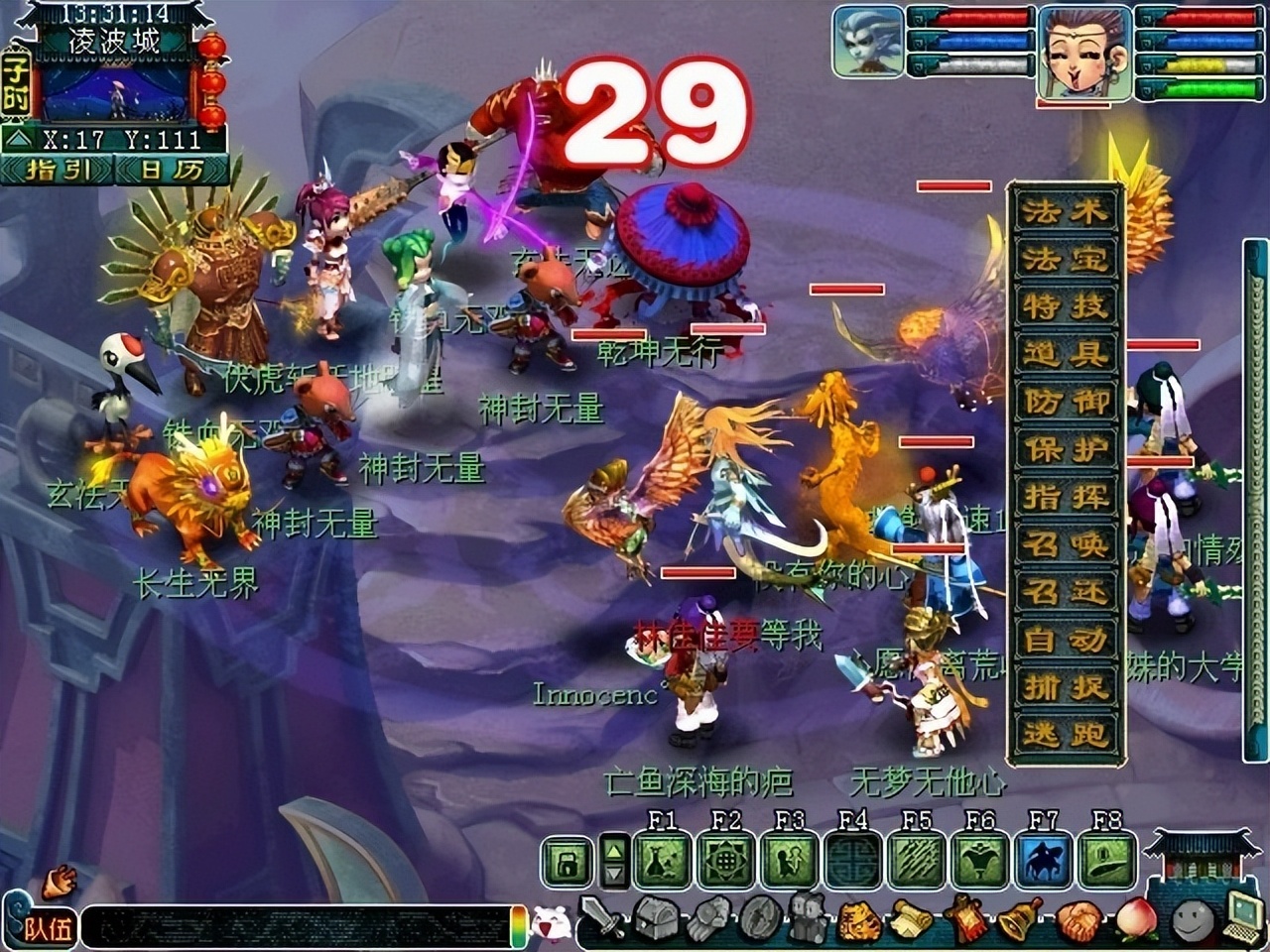Choose the 防御 (Defend) command
Viewport: 1270px width, 952px height.
pos(1066,402)
